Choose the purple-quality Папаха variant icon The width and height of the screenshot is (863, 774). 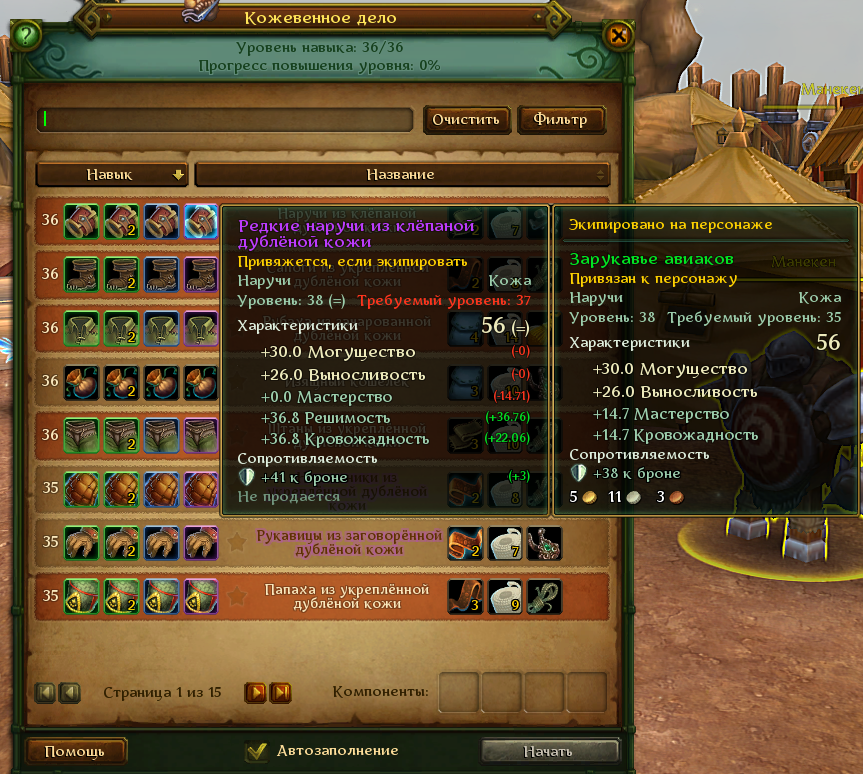(x=200, y=597)
